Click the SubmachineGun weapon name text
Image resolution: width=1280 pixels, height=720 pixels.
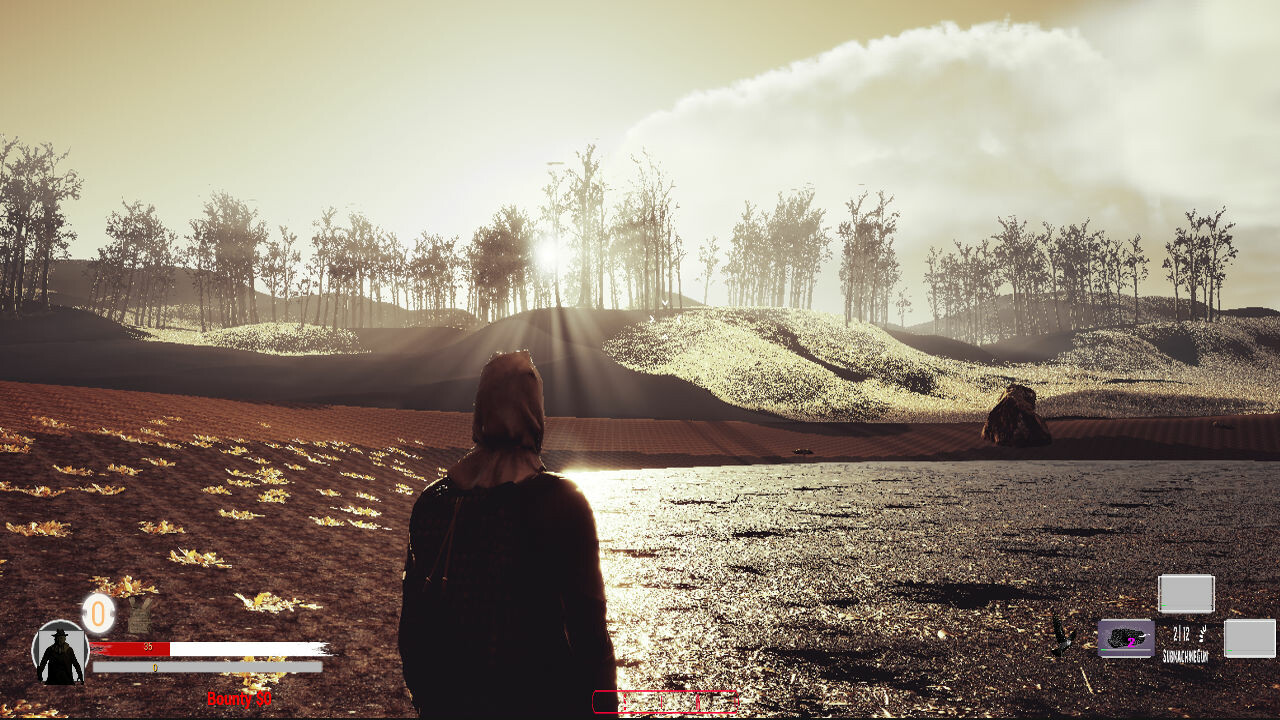pyautogui.click(x=1186, y=655)
